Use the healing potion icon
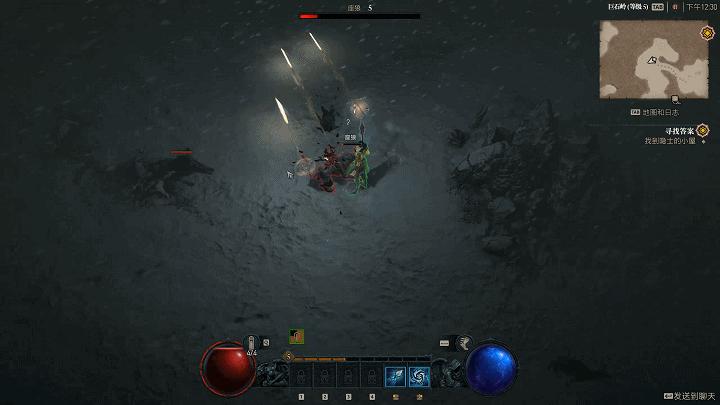The image size is (720, 405). tap(254, 343)
